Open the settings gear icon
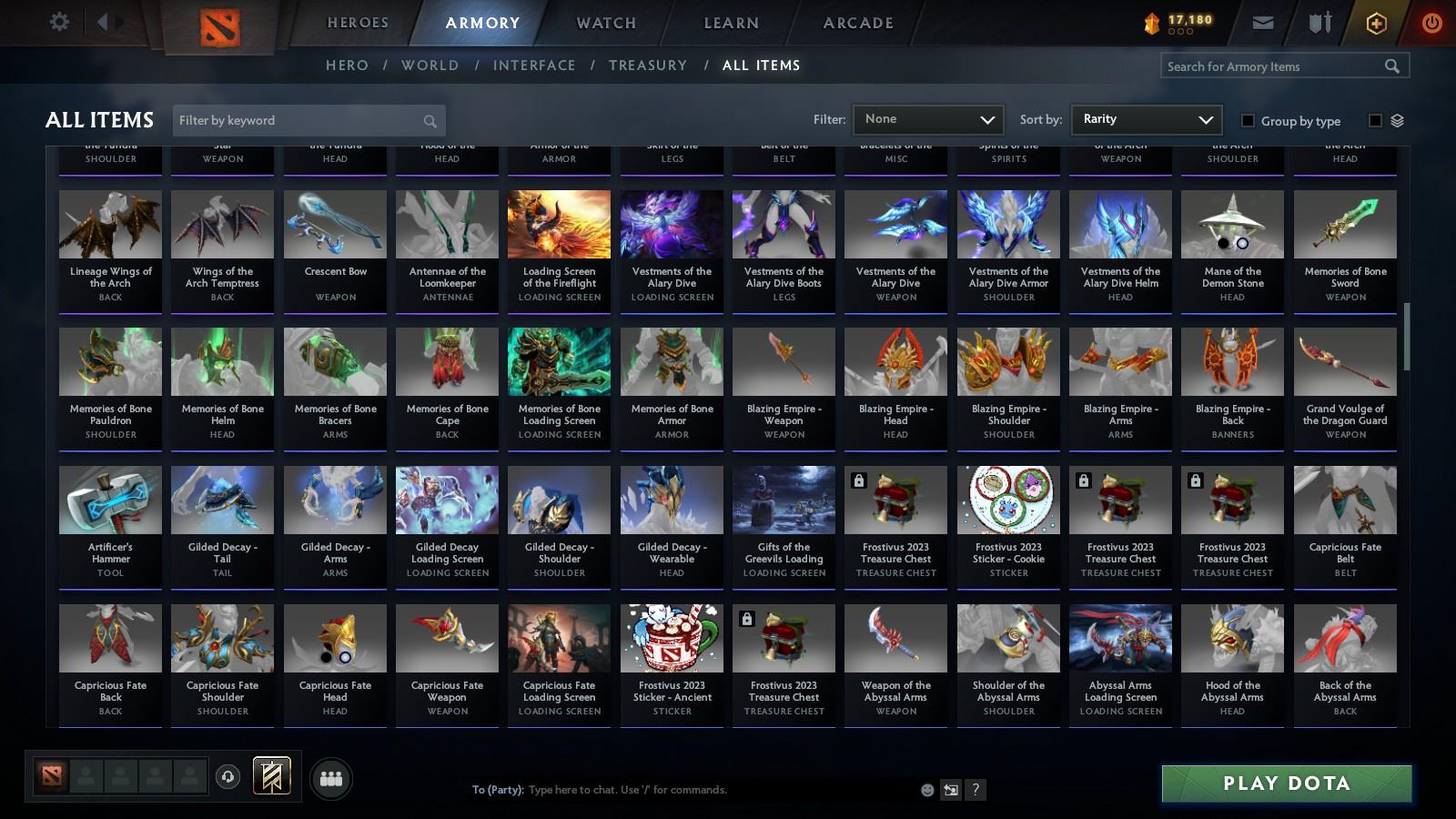The image size is (1456, 819). (x=59, y=21)
